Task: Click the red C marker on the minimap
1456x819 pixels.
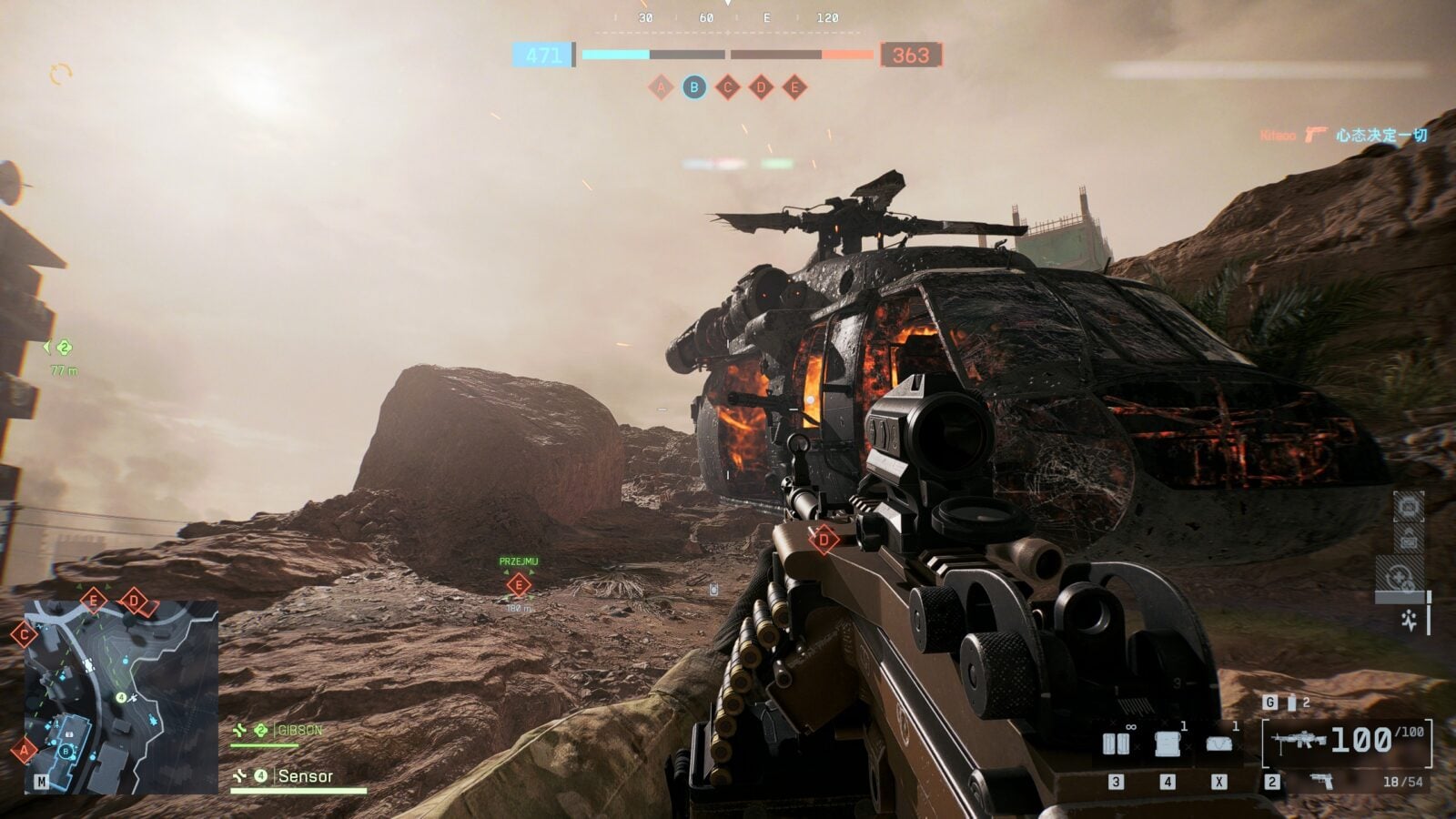Action: pos(24,633)
